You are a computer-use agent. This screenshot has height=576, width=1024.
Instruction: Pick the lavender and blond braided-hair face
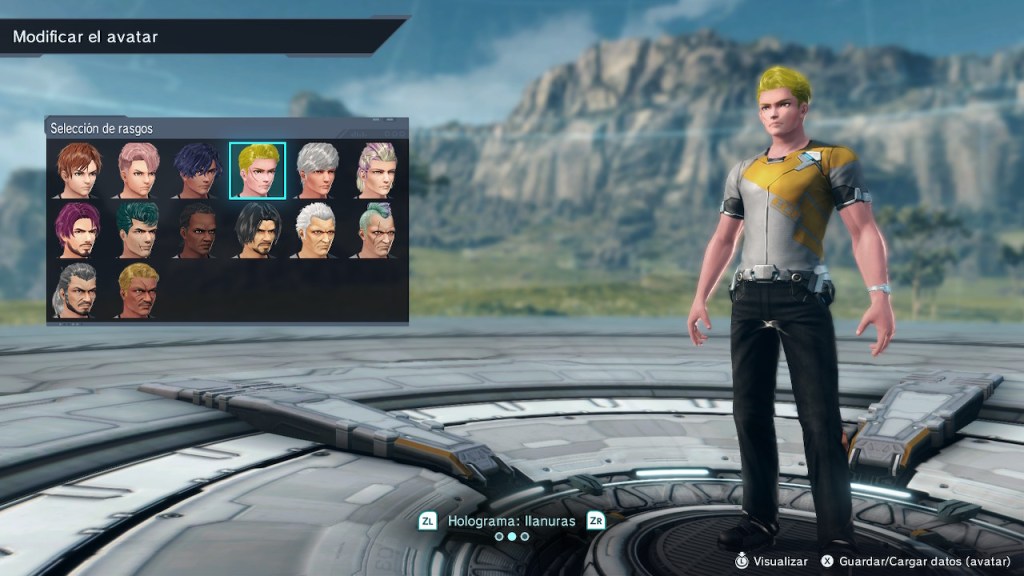(376, 170)
